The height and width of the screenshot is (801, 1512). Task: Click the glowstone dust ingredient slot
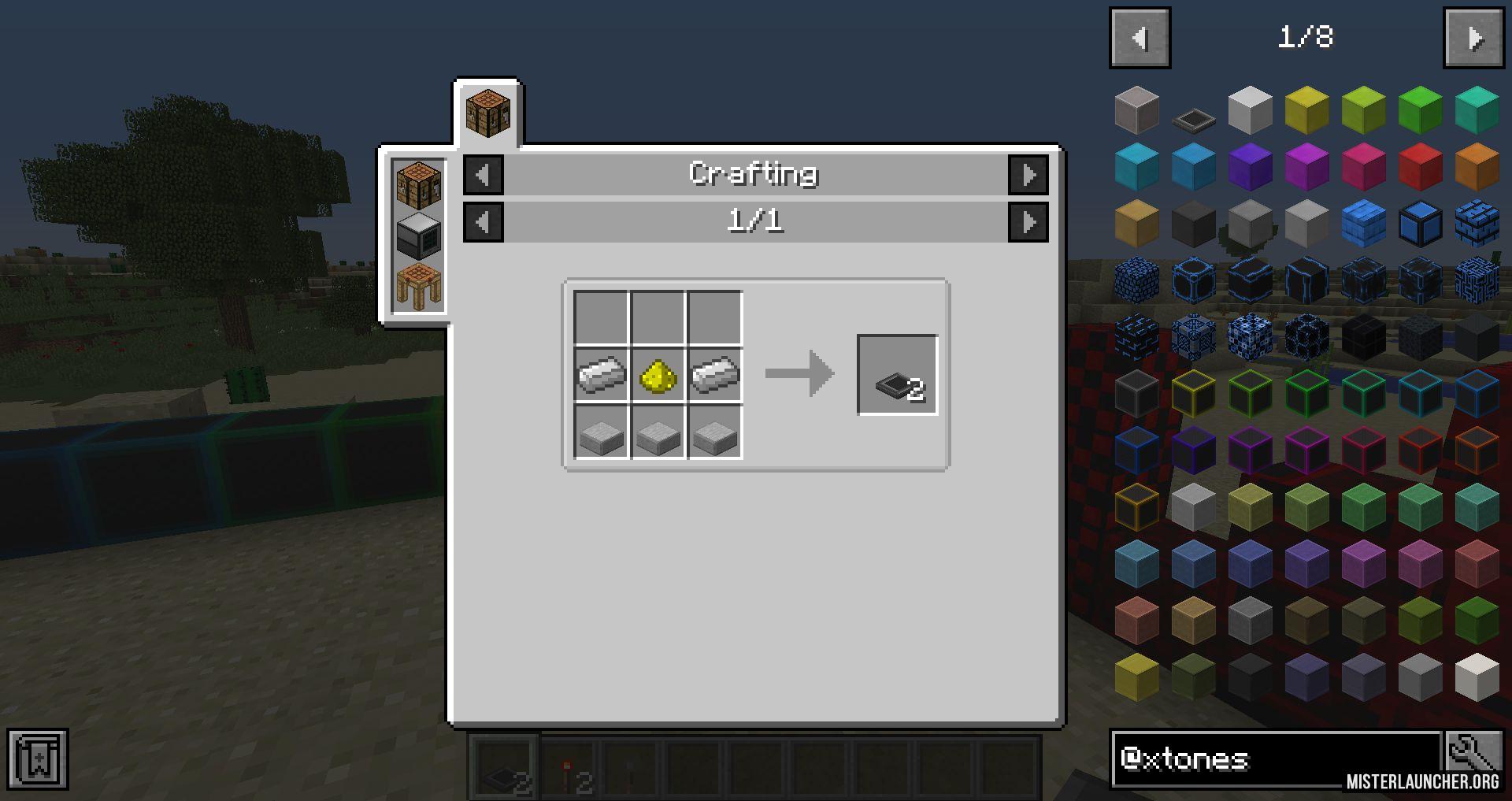point(657,376)
